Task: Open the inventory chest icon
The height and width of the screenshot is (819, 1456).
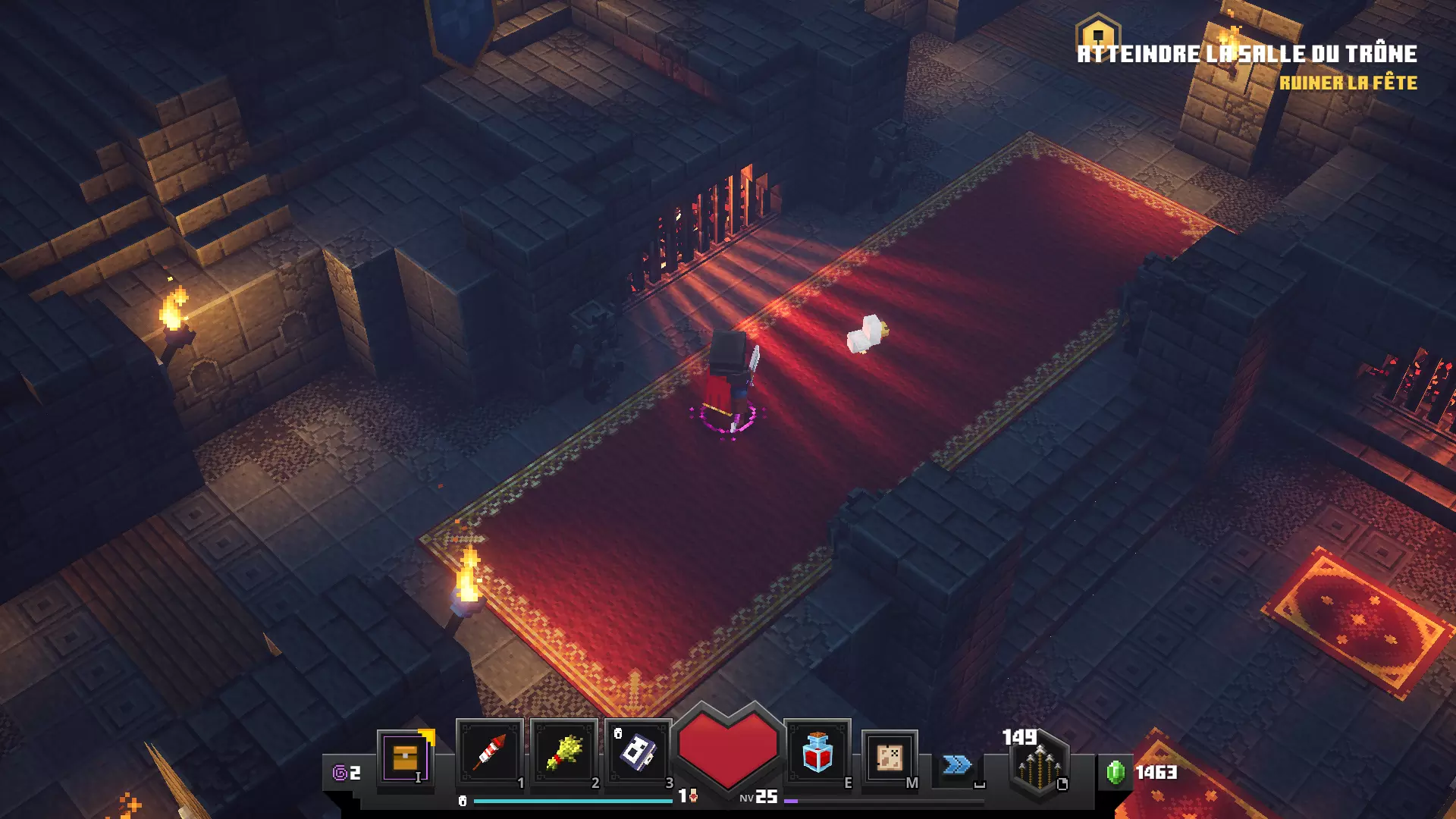Action: (405, 758)
